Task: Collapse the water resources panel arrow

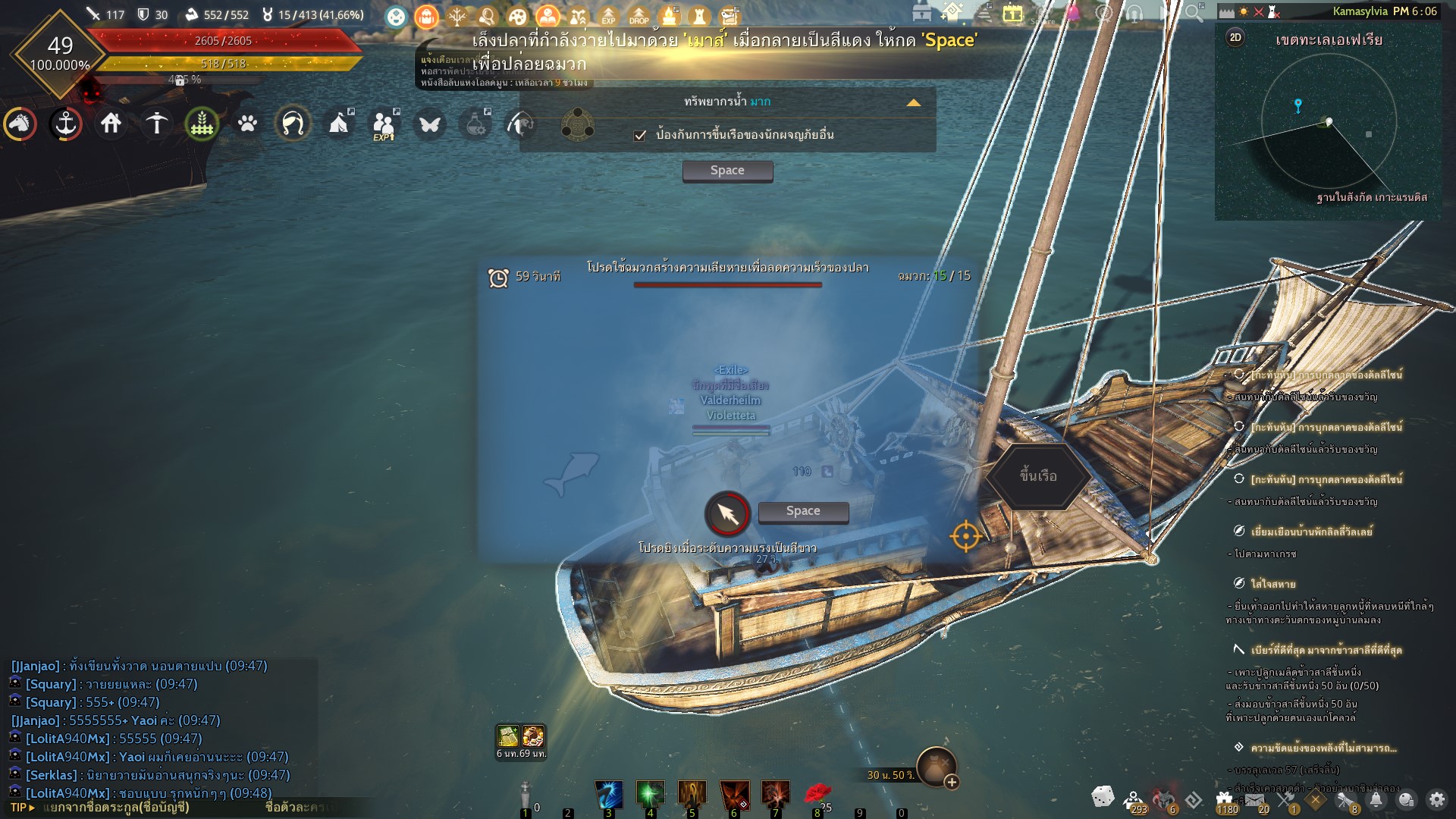Action: [914, 102]
